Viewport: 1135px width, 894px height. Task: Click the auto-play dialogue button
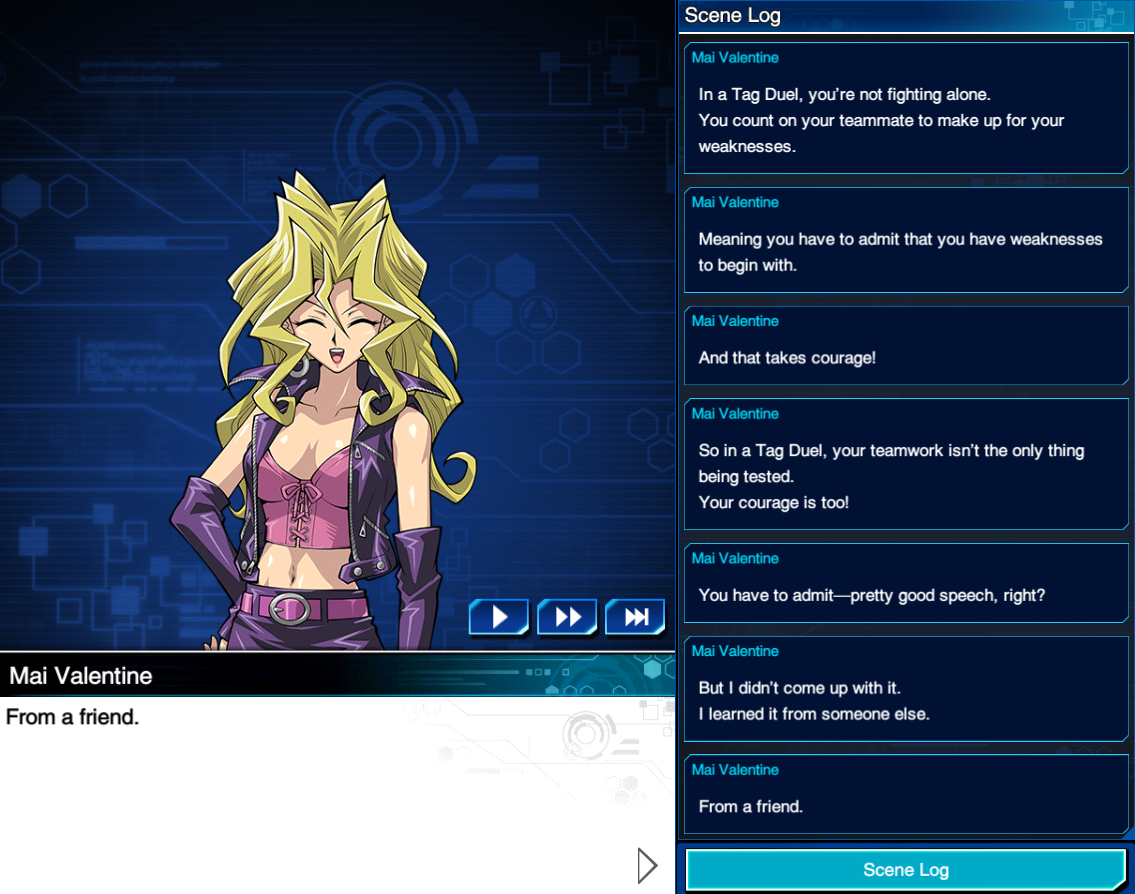(499, 617)
